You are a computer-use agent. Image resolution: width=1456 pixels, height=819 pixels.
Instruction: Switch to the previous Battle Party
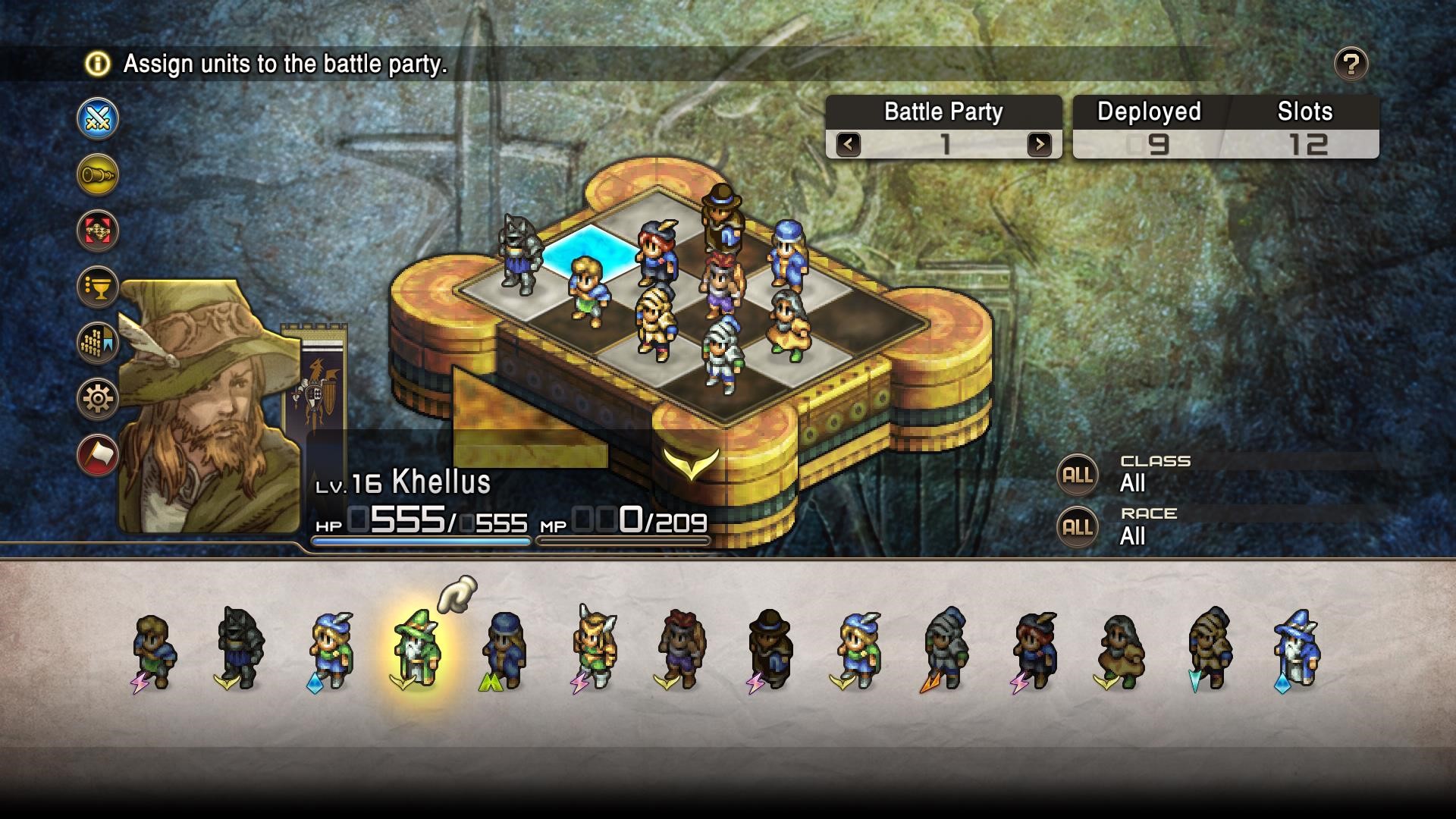[849, 143]
